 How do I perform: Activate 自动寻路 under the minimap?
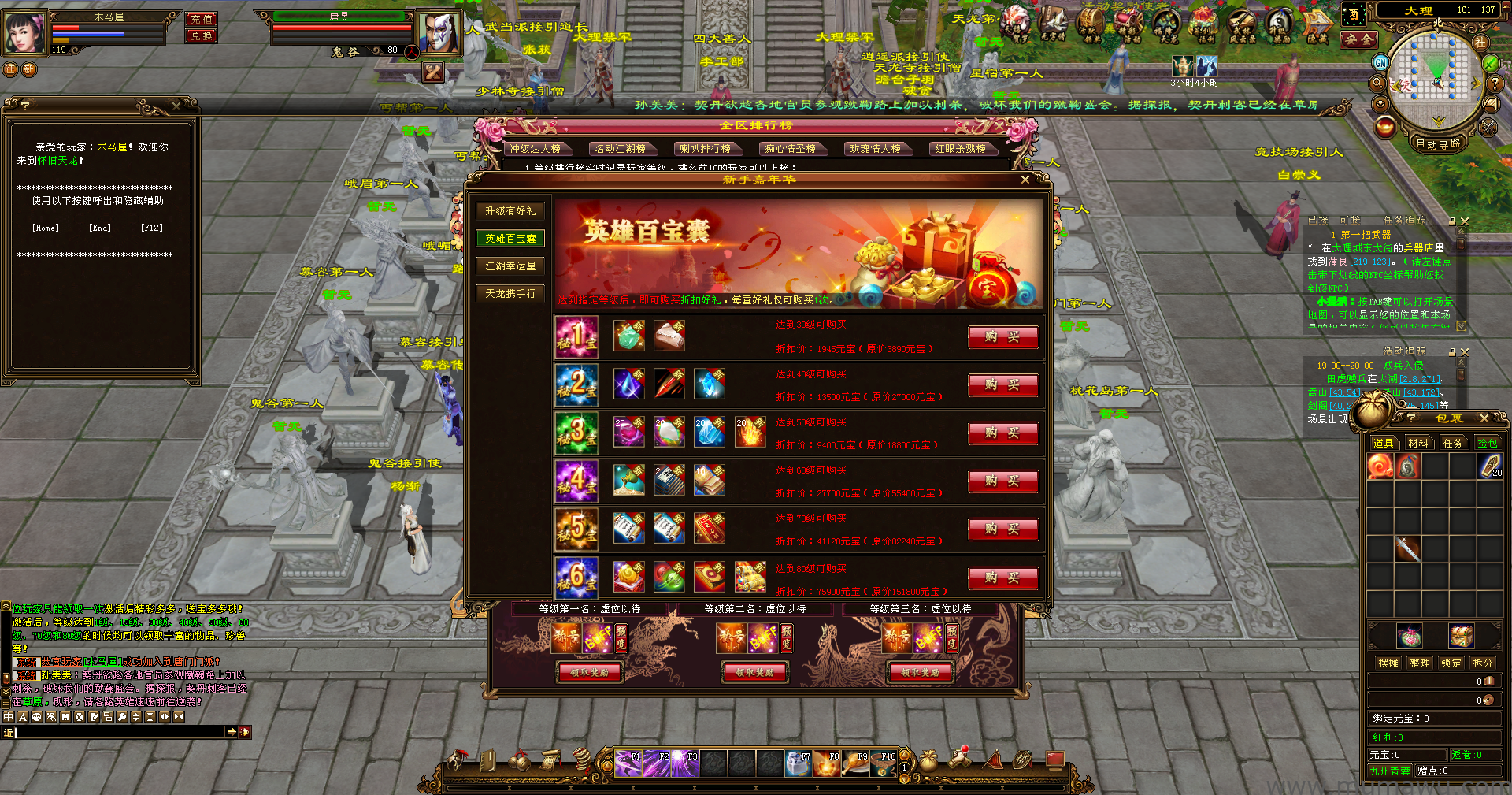pos(1438,143)
